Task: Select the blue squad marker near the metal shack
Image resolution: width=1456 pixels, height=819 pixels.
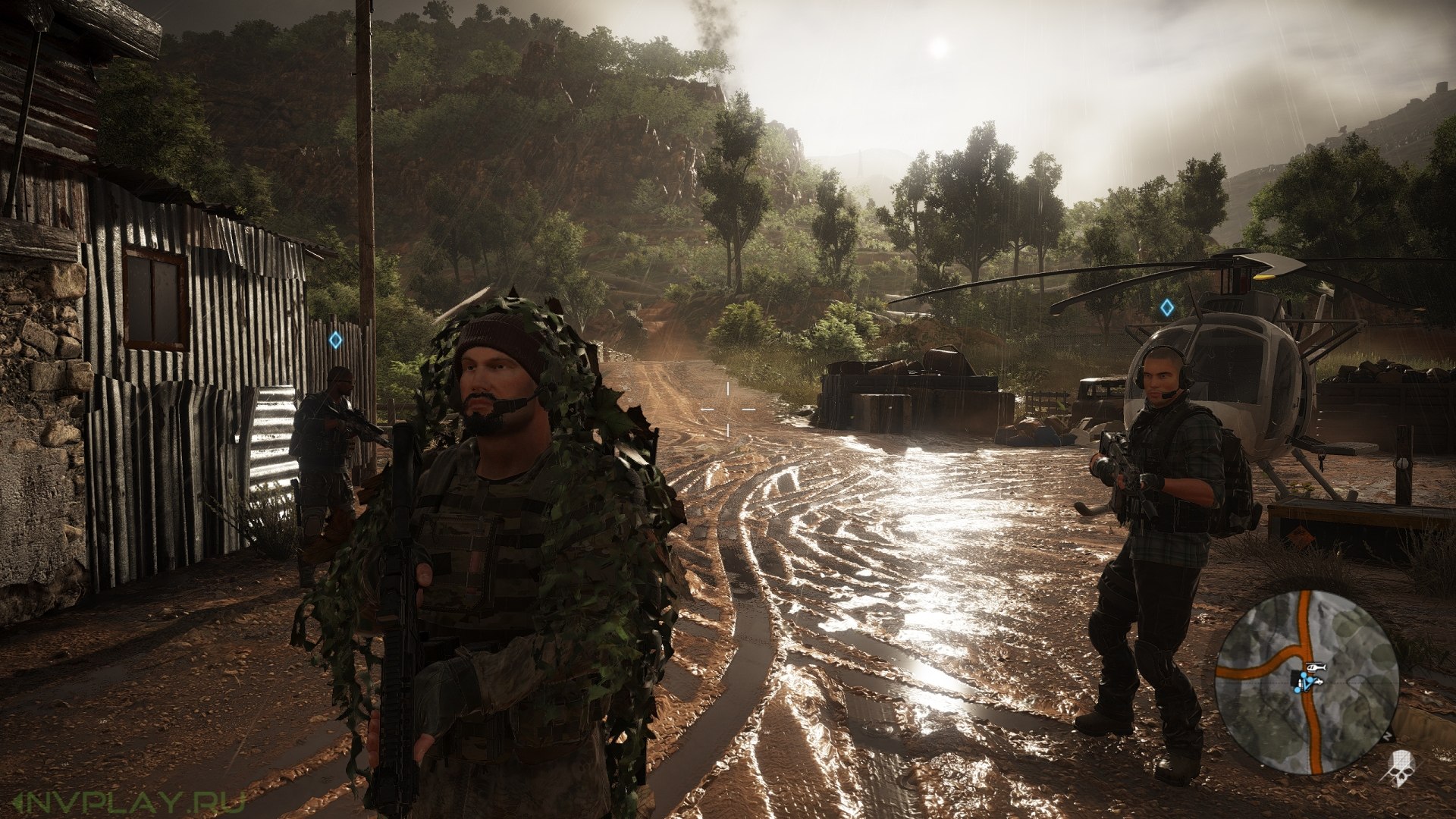Action: tap(335, 340)
